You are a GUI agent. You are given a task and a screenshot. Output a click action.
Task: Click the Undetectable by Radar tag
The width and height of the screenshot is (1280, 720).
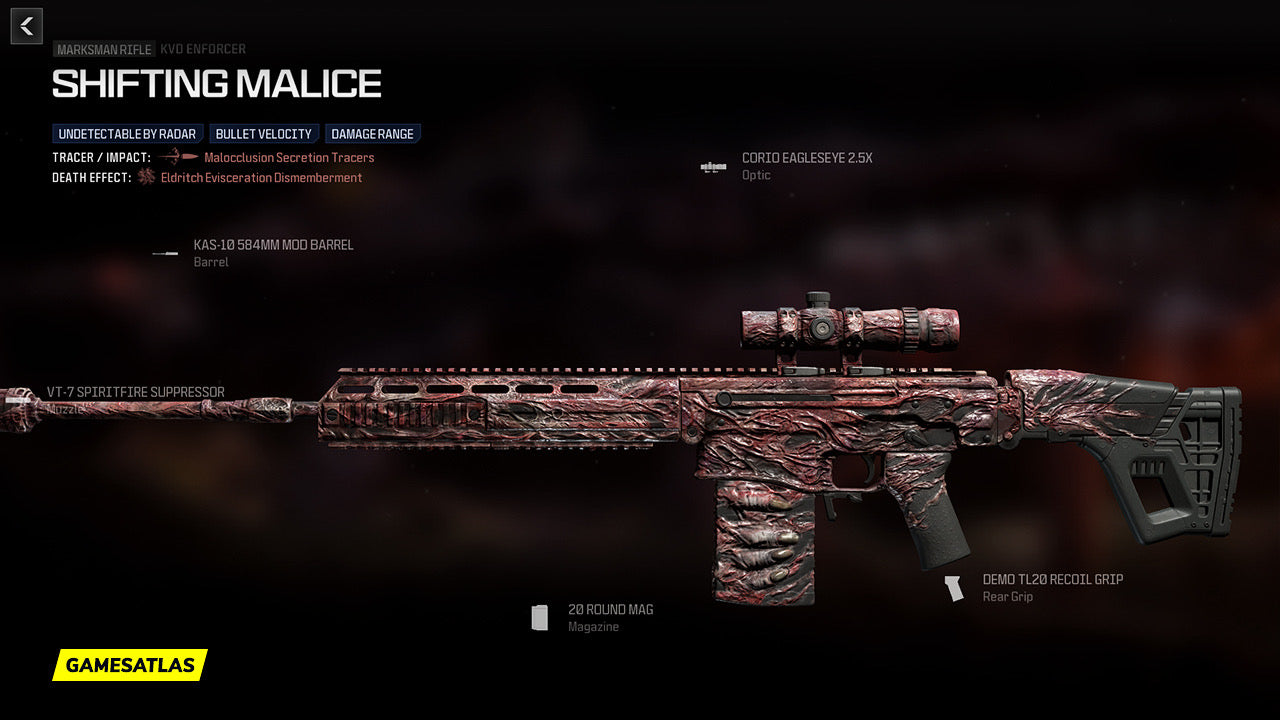[x=127, y=134]
